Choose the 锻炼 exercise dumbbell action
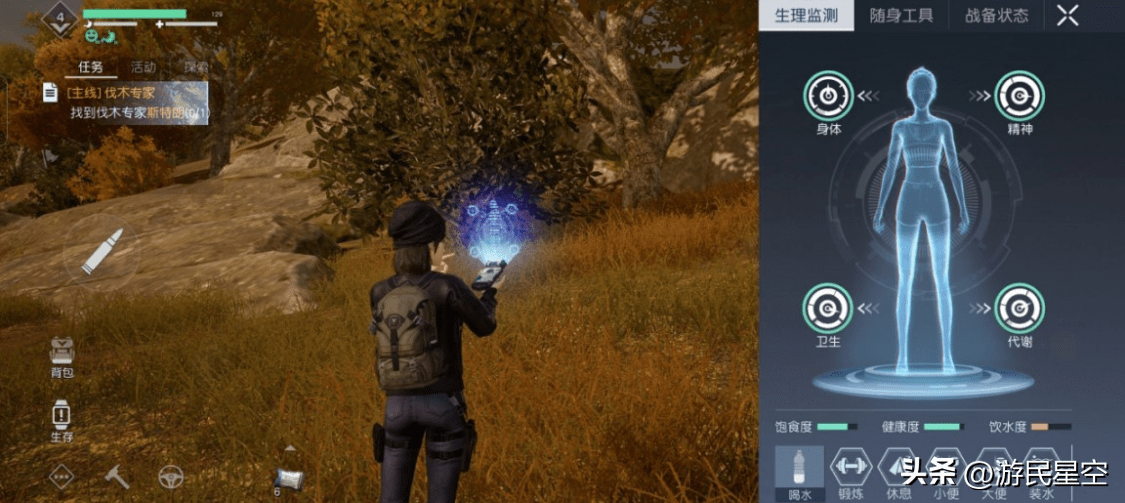Image resolution: width=1125 pixels, height=503 pixels. pos(850,466)
